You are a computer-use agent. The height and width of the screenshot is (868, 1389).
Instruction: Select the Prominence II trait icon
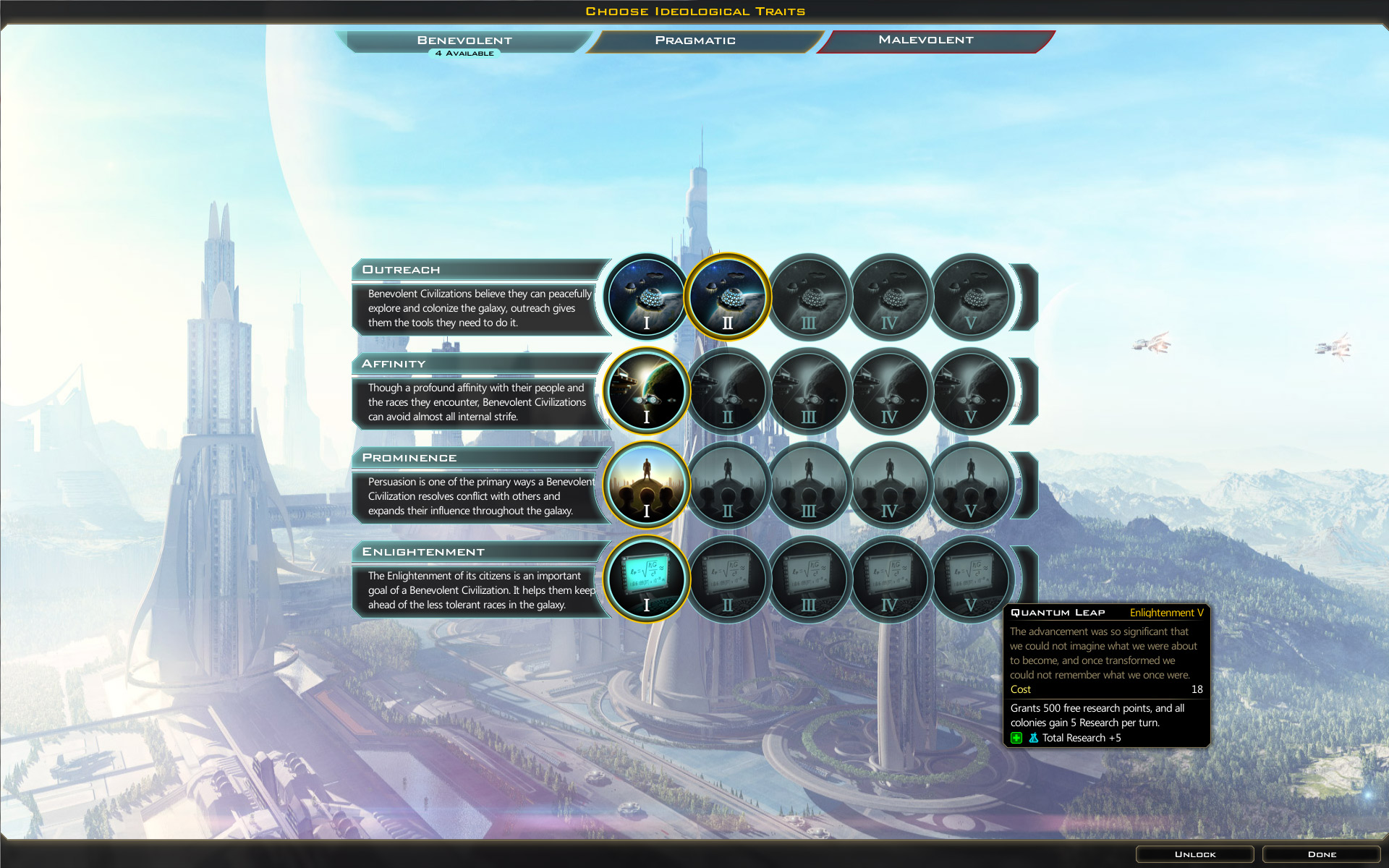[728, 485]
